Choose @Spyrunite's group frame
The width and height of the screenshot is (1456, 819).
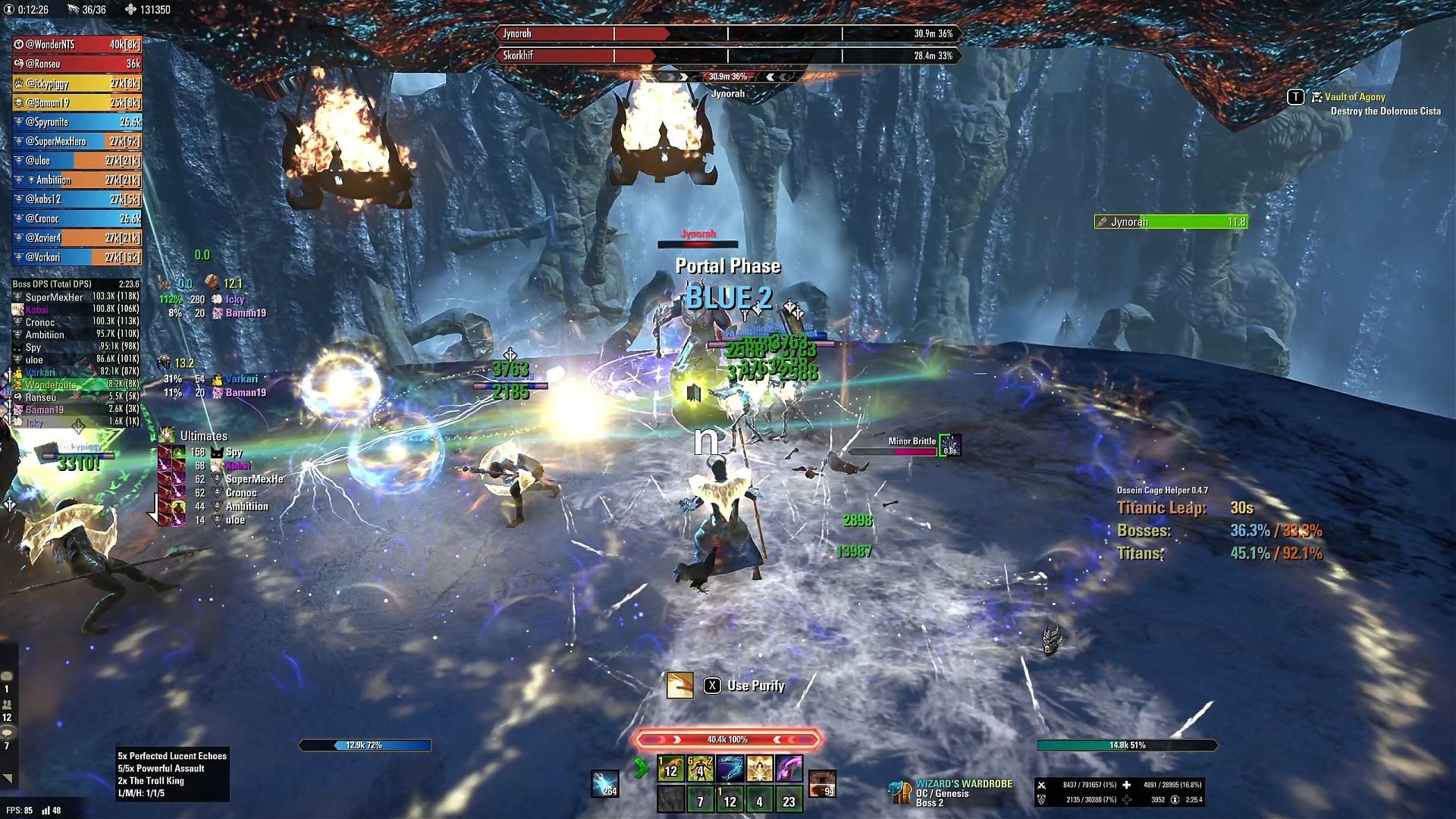[x=77, y=122]
